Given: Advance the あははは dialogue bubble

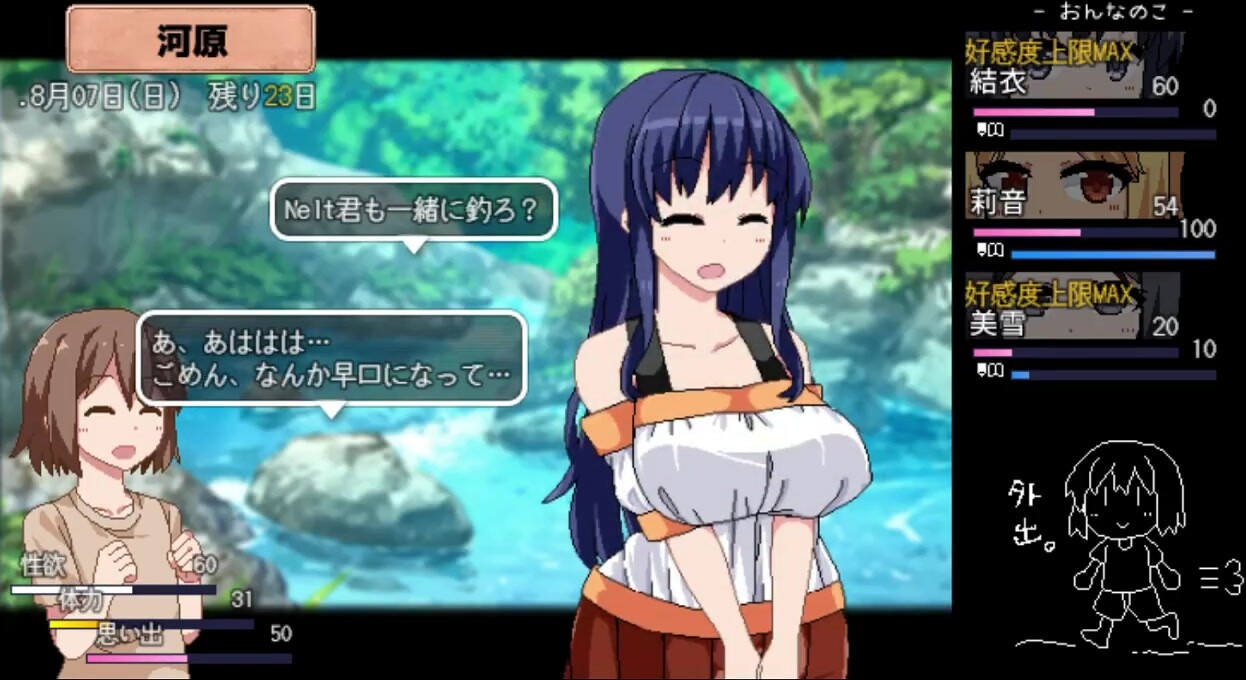Looking at the screenshot, I should click(331, 359).
